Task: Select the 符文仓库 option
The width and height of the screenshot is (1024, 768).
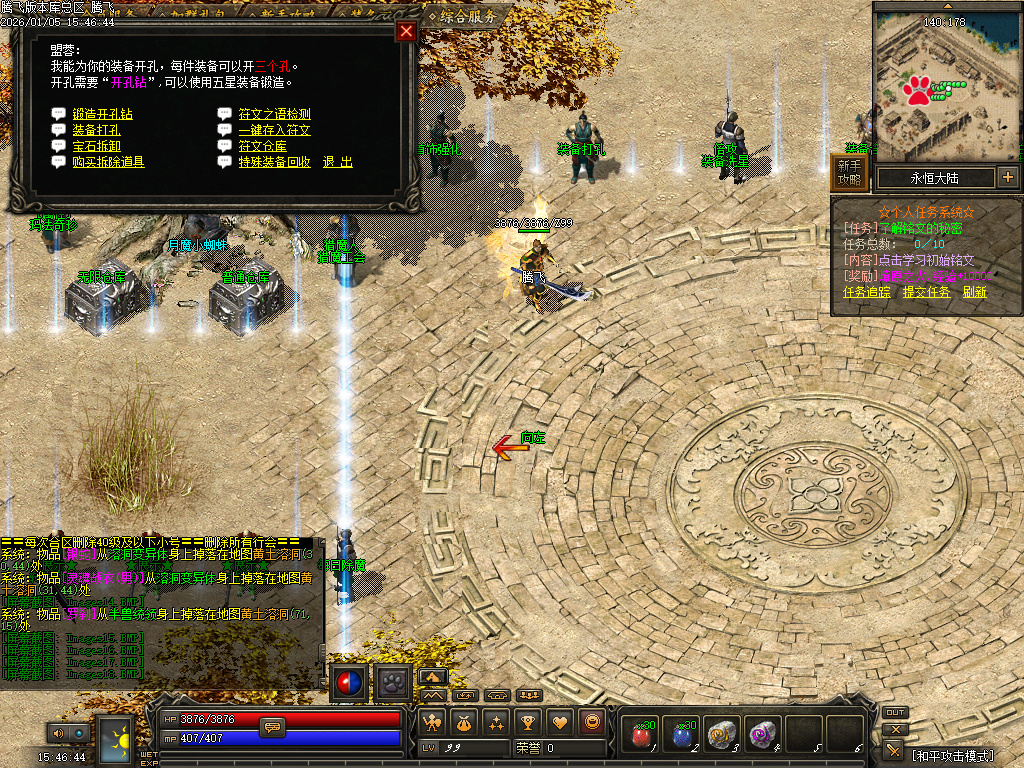Action: point(262,146)
